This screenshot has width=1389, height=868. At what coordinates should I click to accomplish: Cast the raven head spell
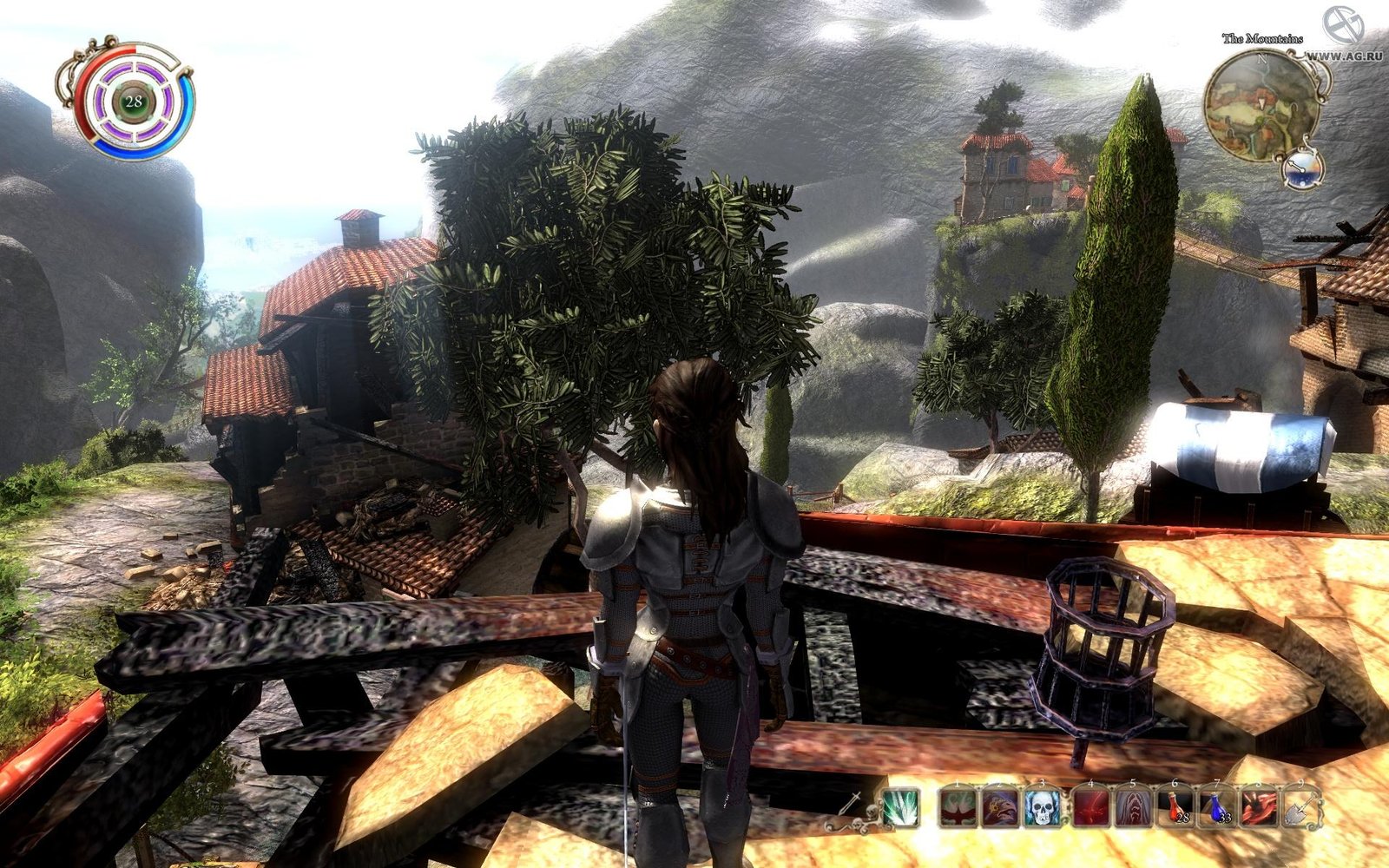(1000, 808)
